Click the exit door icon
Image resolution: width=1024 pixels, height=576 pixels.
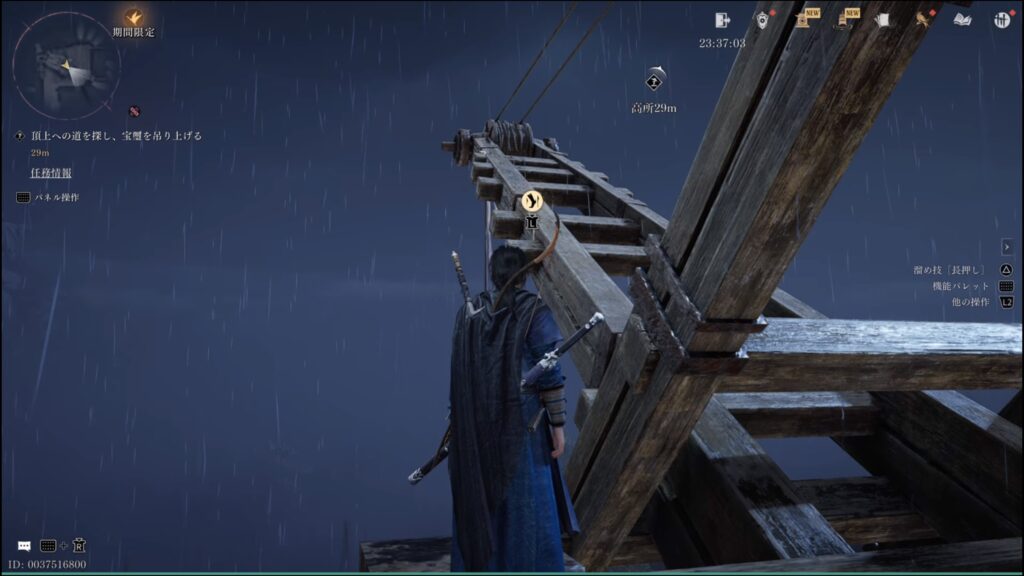coord(723,20)
